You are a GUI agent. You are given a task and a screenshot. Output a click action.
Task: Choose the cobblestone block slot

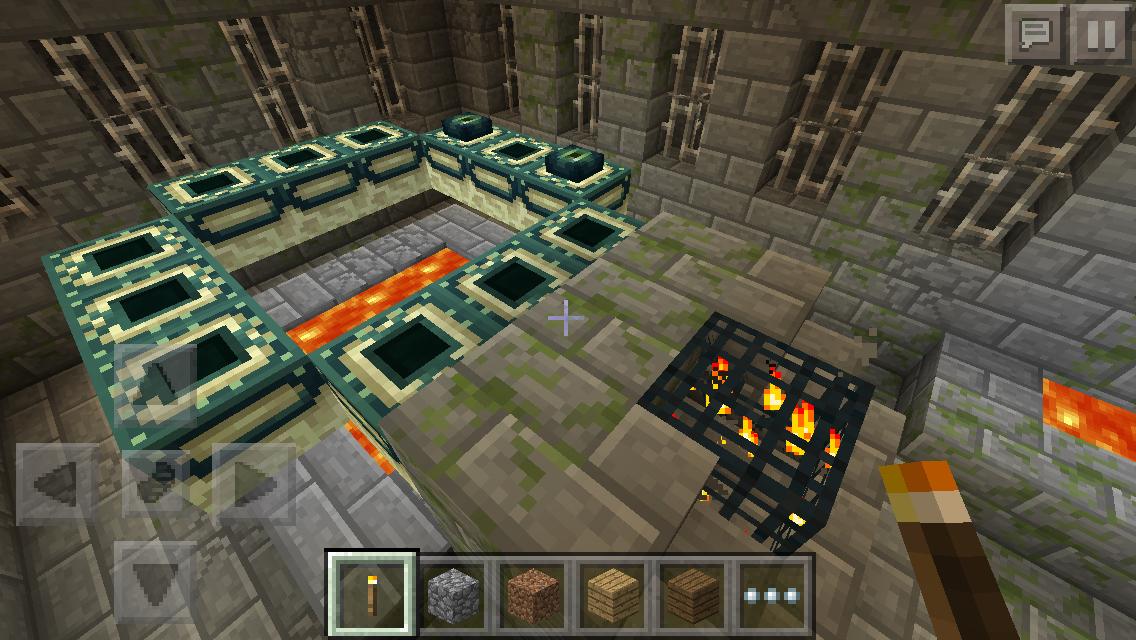454,593
